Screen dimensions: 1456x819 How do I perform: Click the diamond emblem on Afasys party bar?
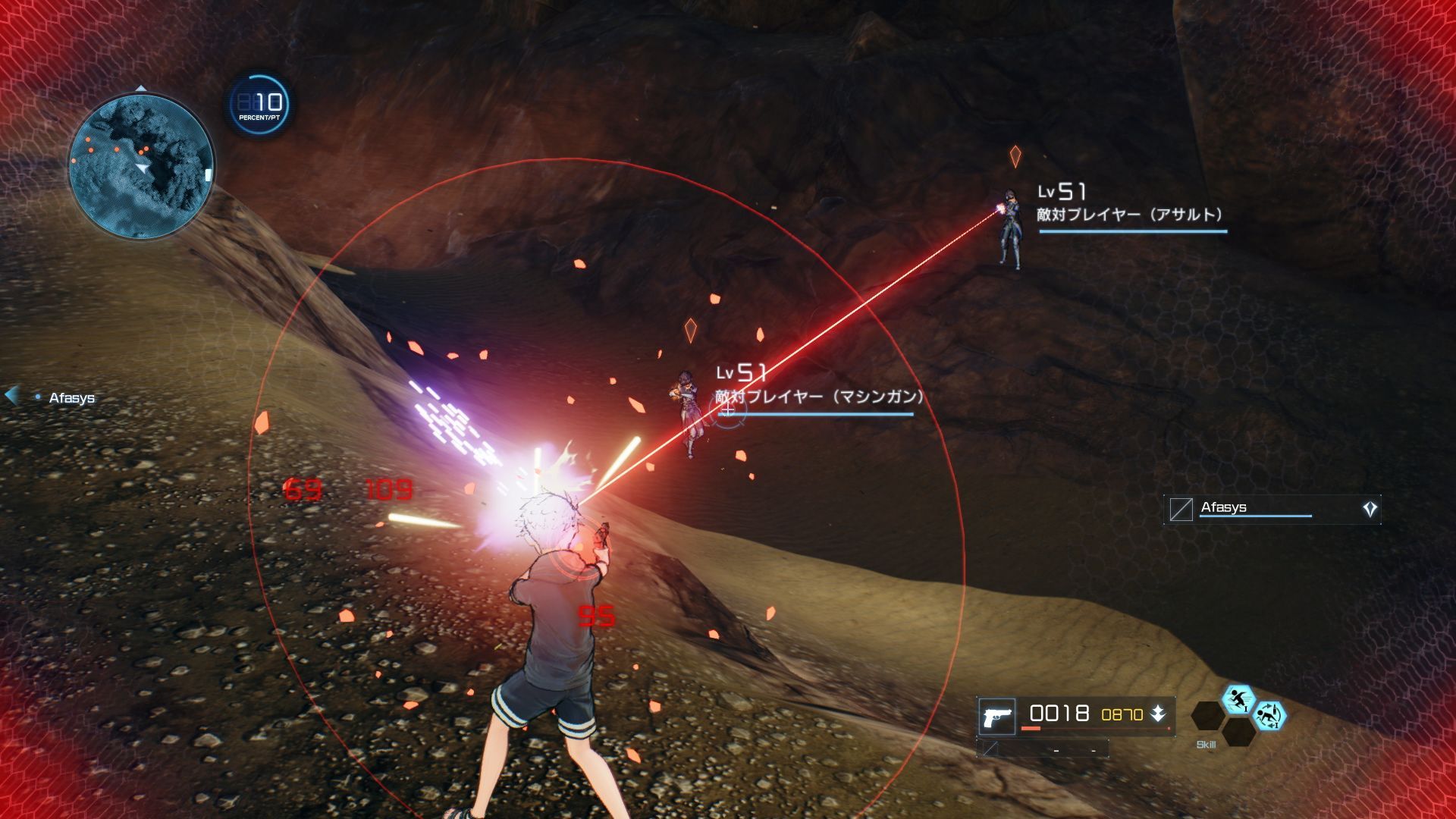[x=1370, y=508]
